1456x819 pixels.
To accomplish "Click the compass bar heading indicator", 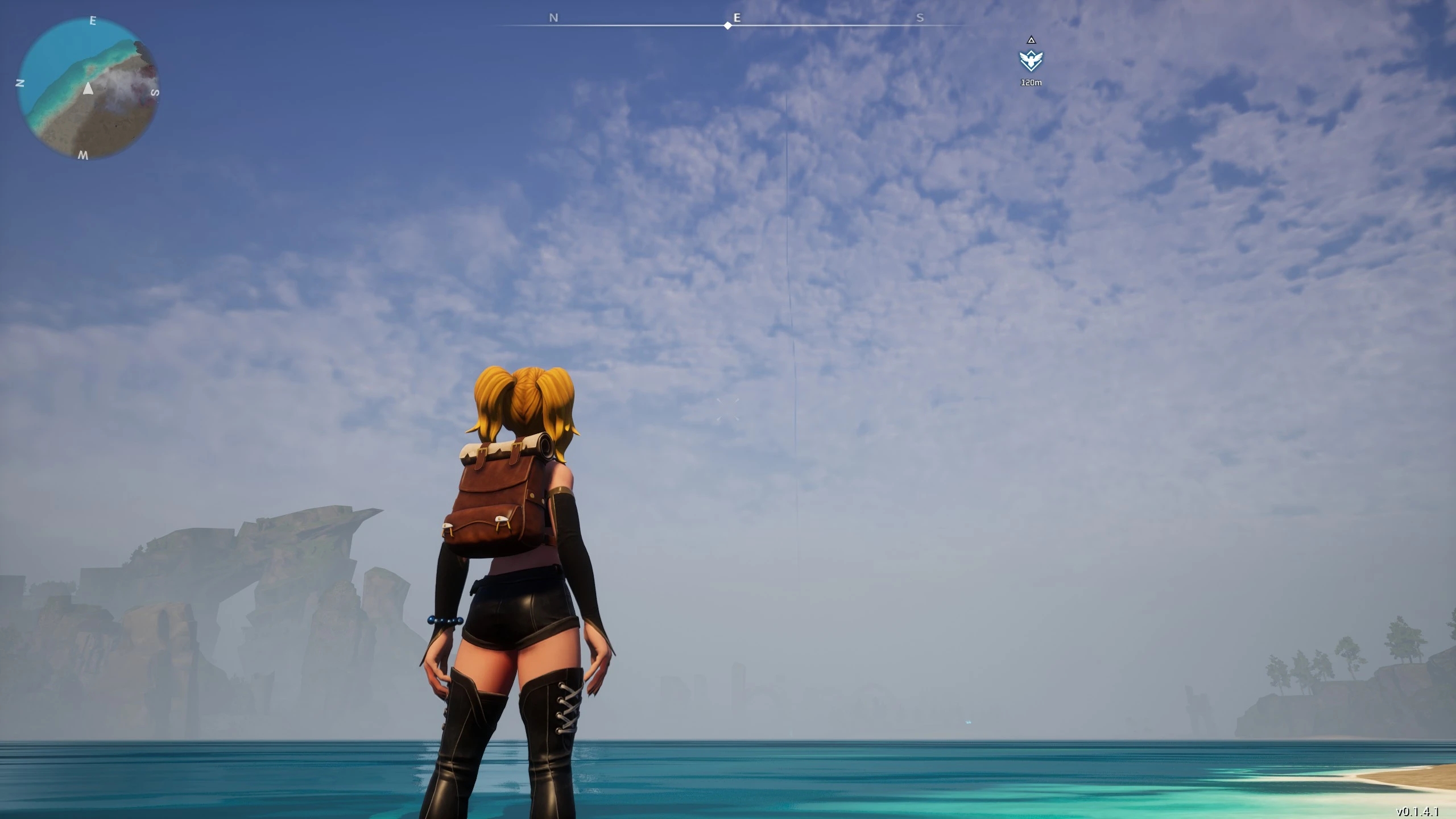I will pyautogui.click(x=728, y=26).
